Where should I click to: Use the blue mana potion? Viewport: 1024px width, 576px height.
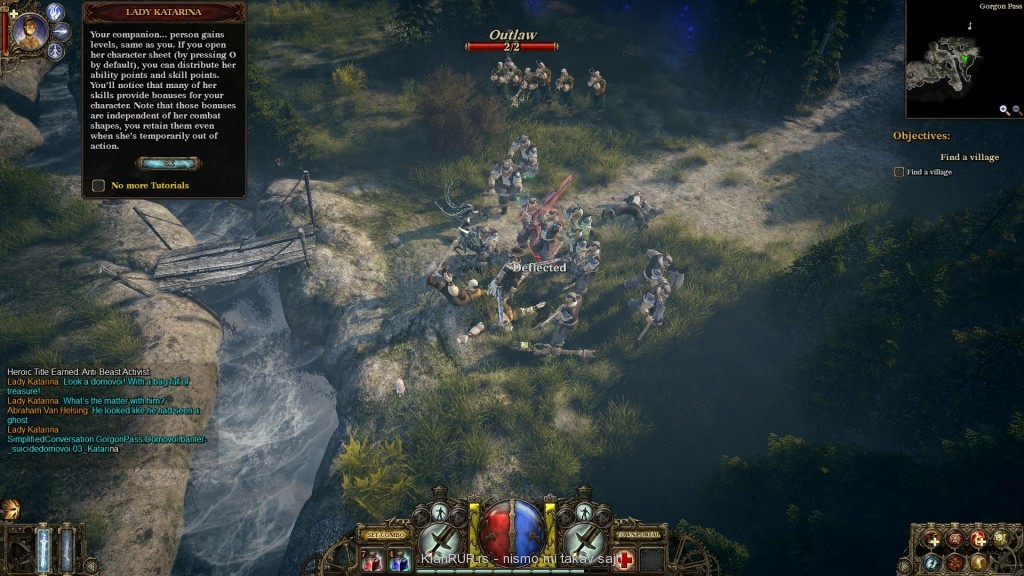click(x=398, y=561)
